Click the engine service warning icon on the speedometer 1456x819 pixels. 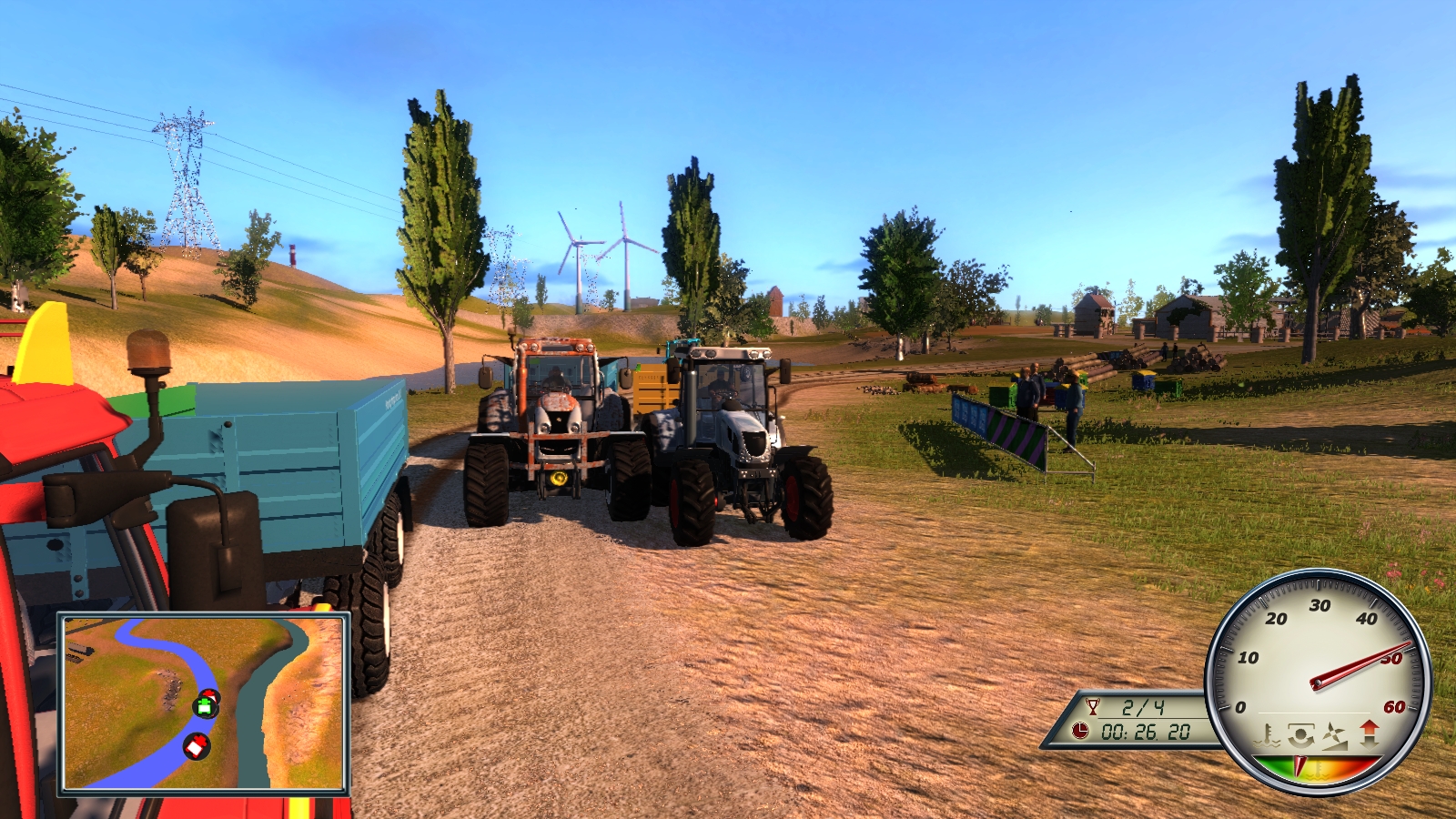[1300, 734]
